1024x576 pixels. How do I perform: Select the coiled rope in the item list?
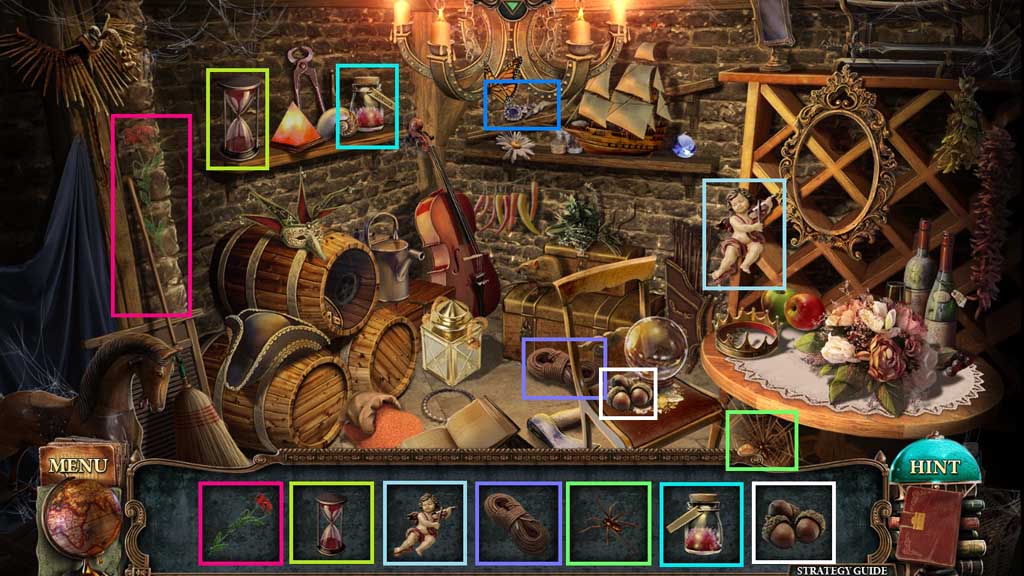point(517,522)
